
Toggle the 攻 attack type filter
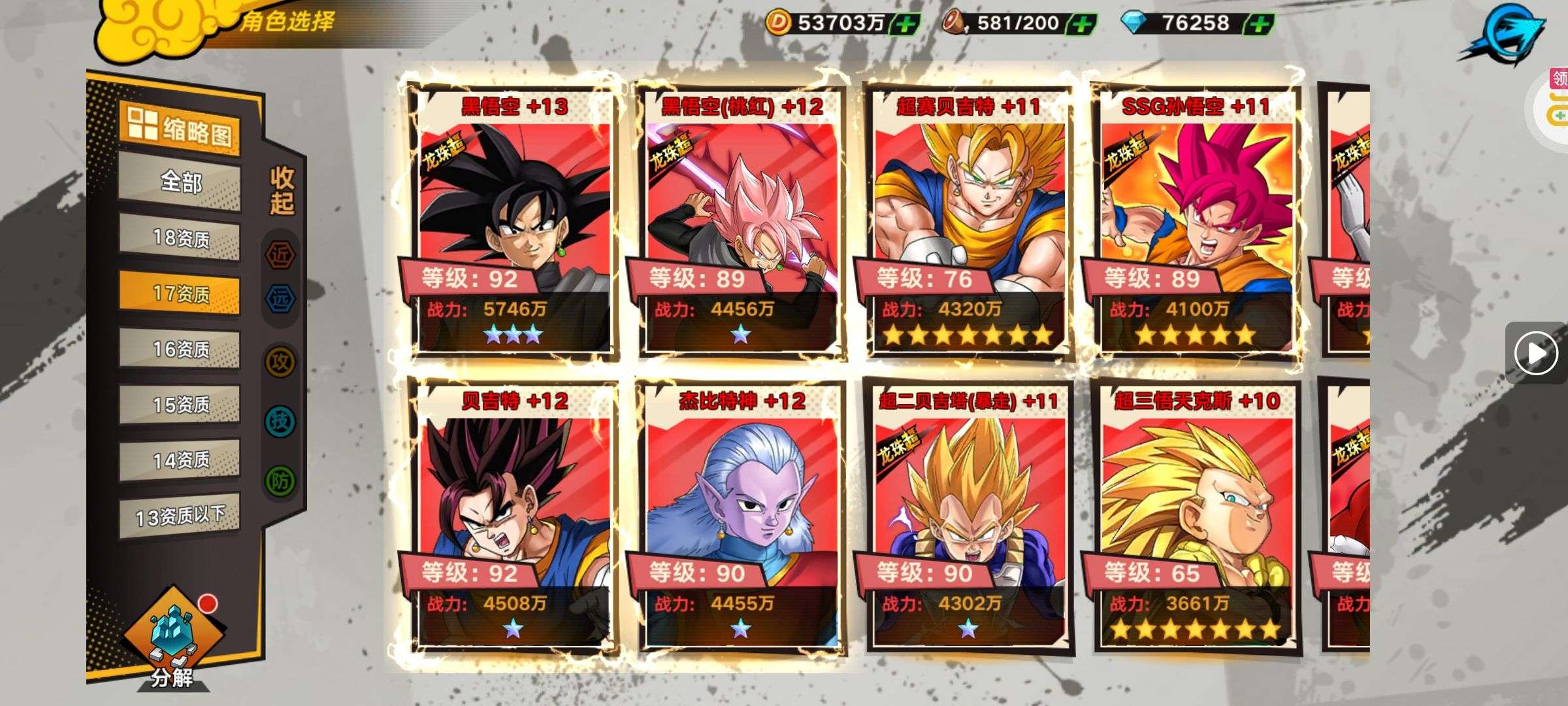click(280, 361)
